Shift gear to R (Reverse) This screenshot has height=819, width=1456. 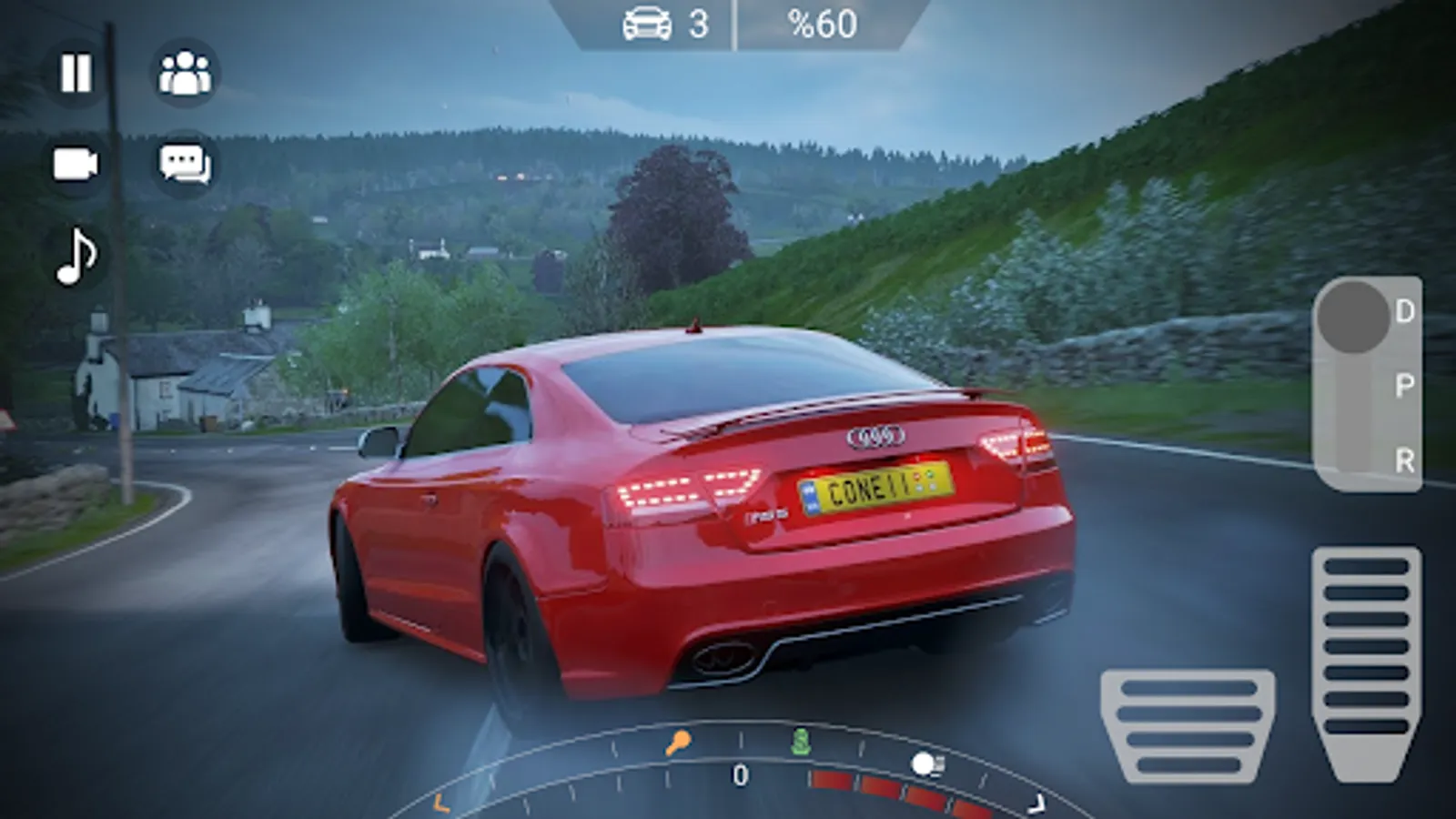(x=1404, y=460)
